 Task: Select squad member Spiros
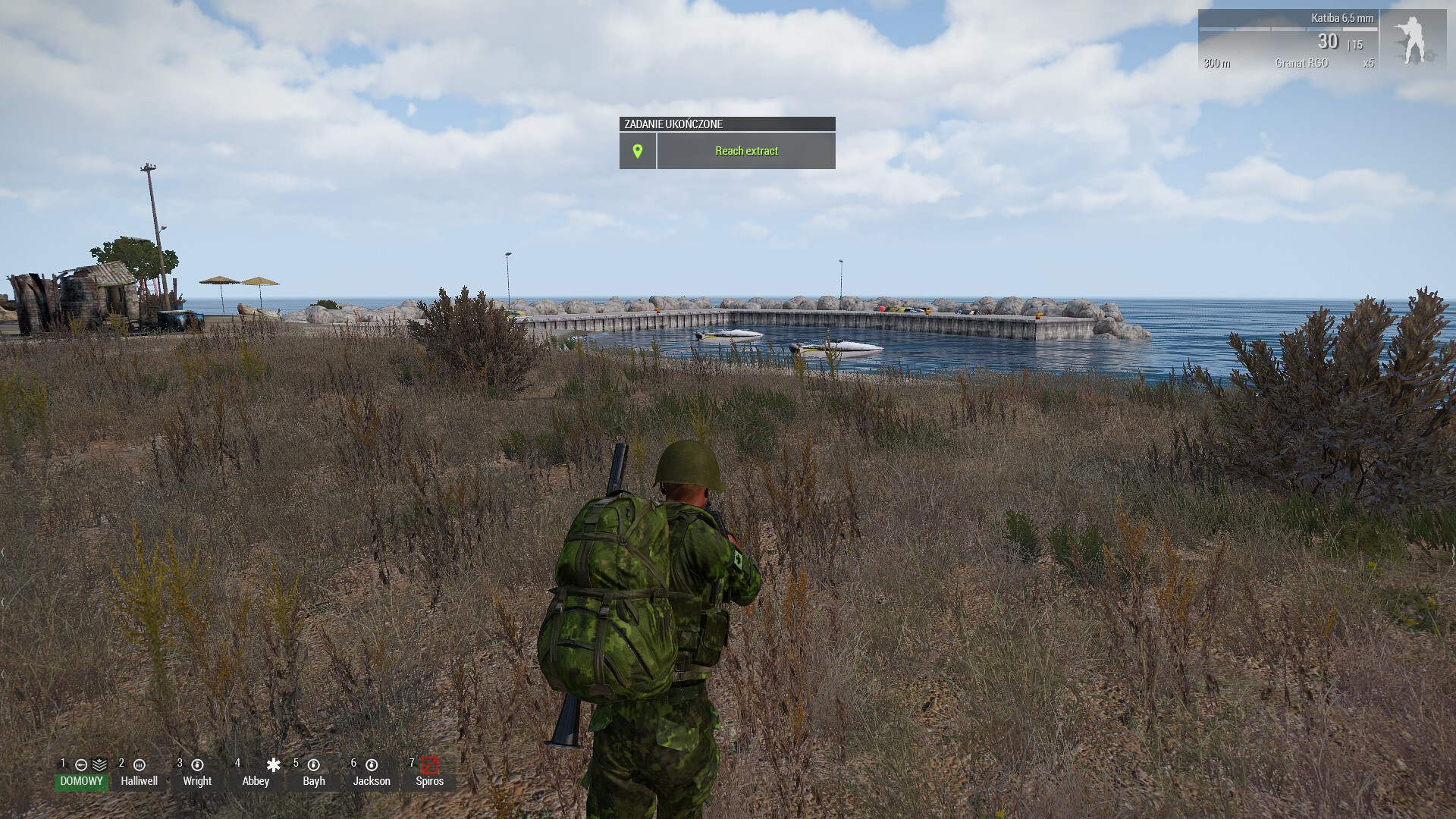click(x=429, y=780)
